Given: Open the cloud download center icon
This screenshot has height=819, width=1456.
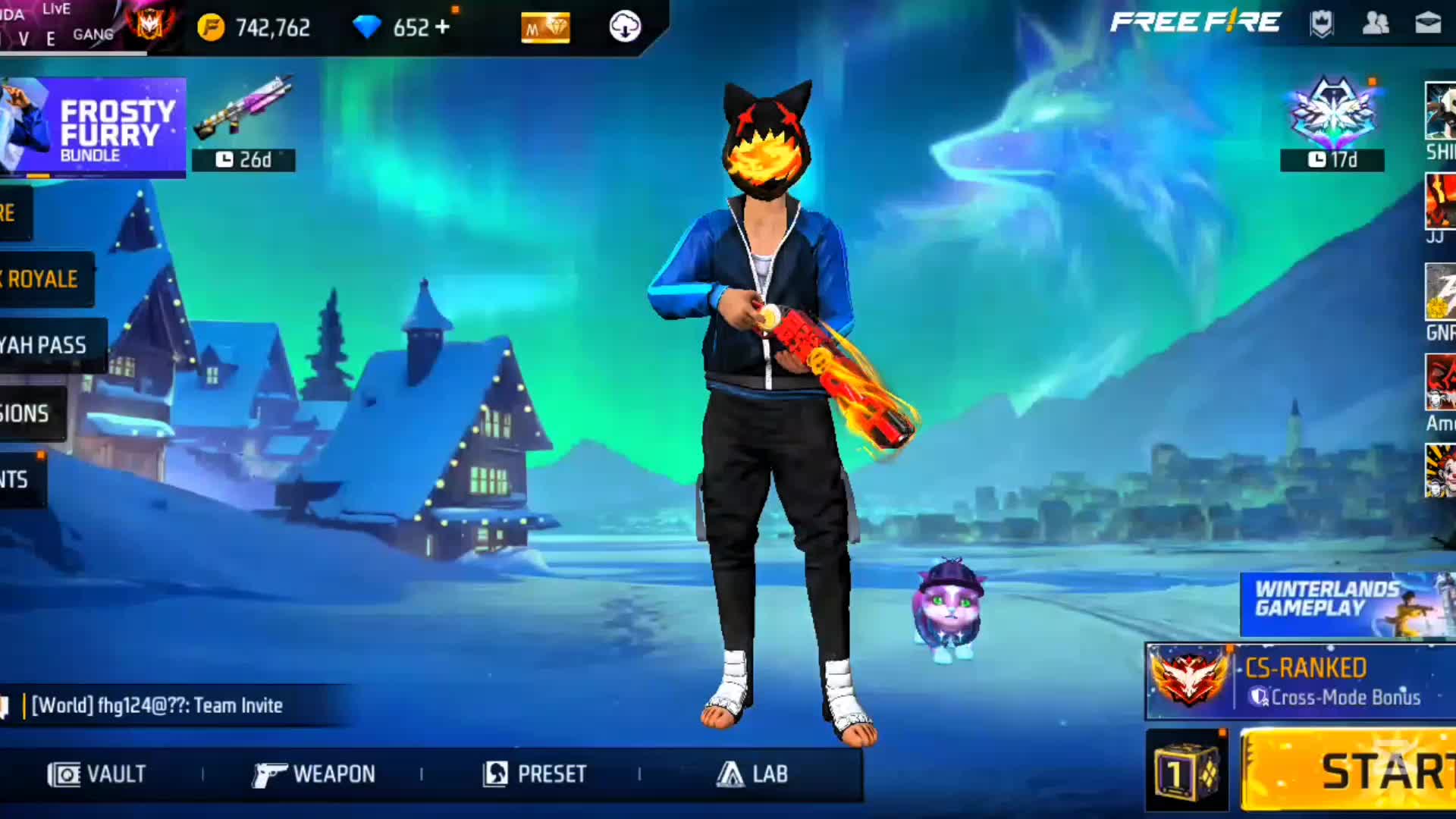Looking at the screenshot, I should click(625, 27).
